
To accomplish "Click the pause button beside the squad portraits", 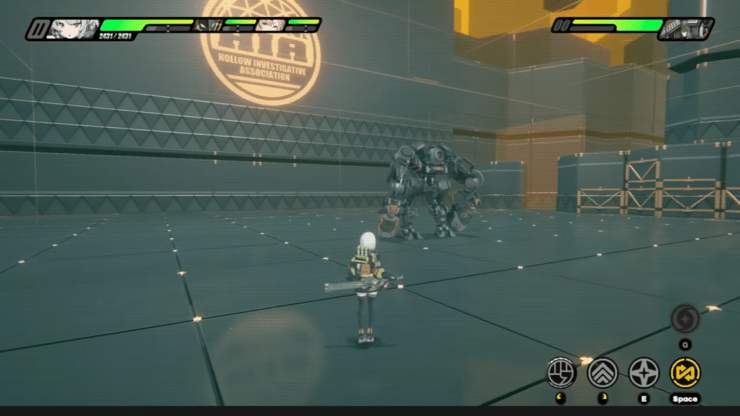I will (x=37, y=29).
